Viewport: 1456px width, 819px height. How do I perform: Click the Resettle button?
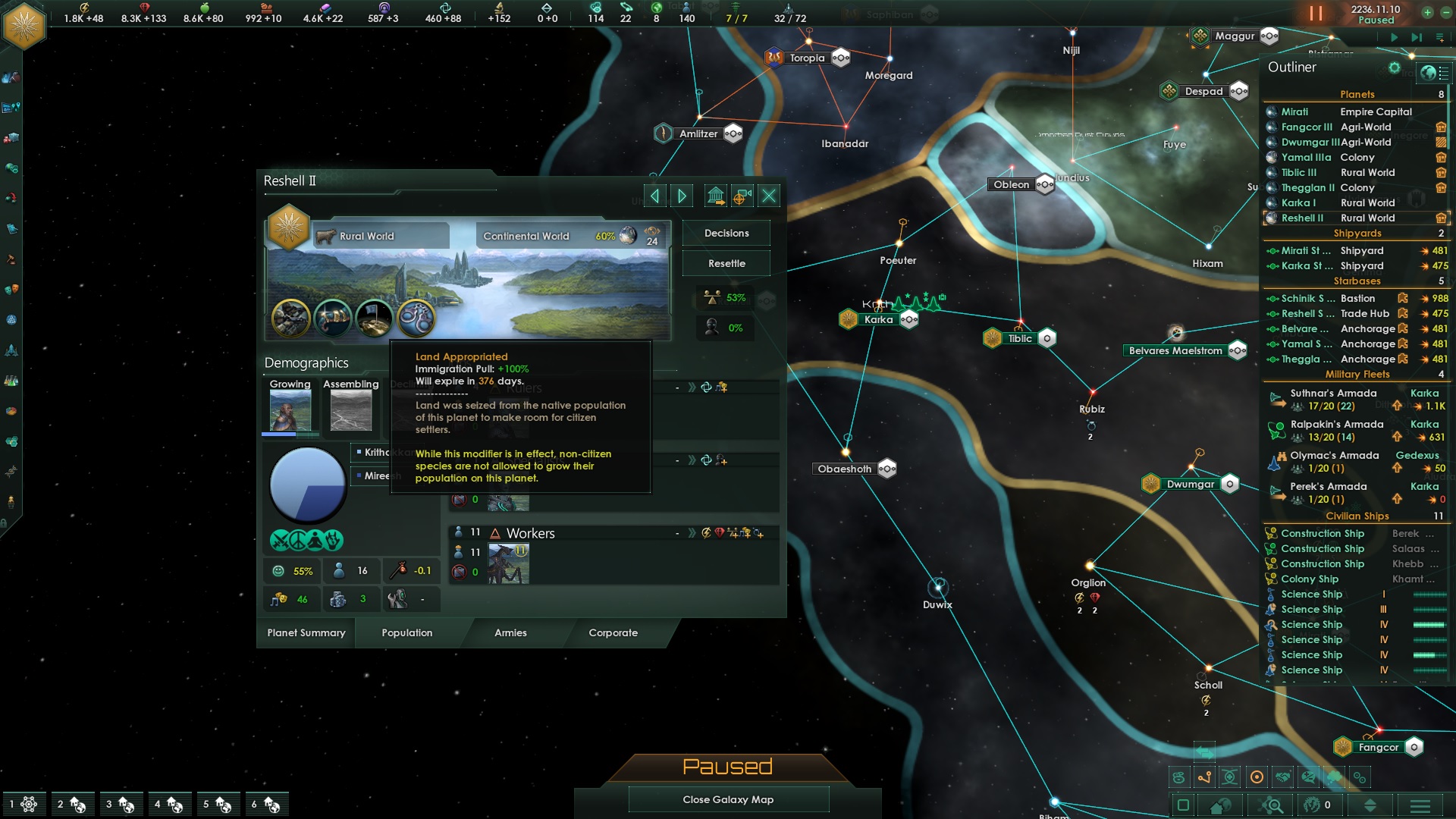click(x=726, y=264)
